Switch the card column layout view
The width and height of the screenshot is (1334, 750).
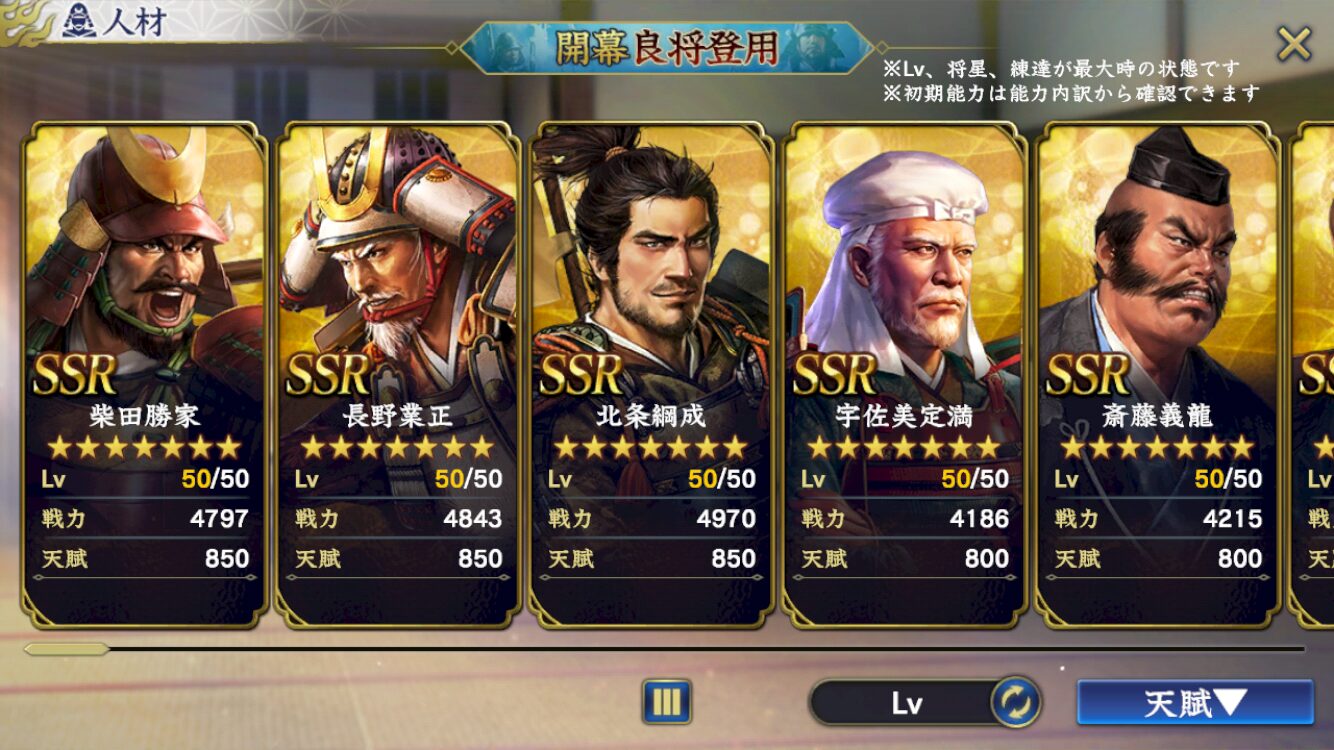point(666,702)
